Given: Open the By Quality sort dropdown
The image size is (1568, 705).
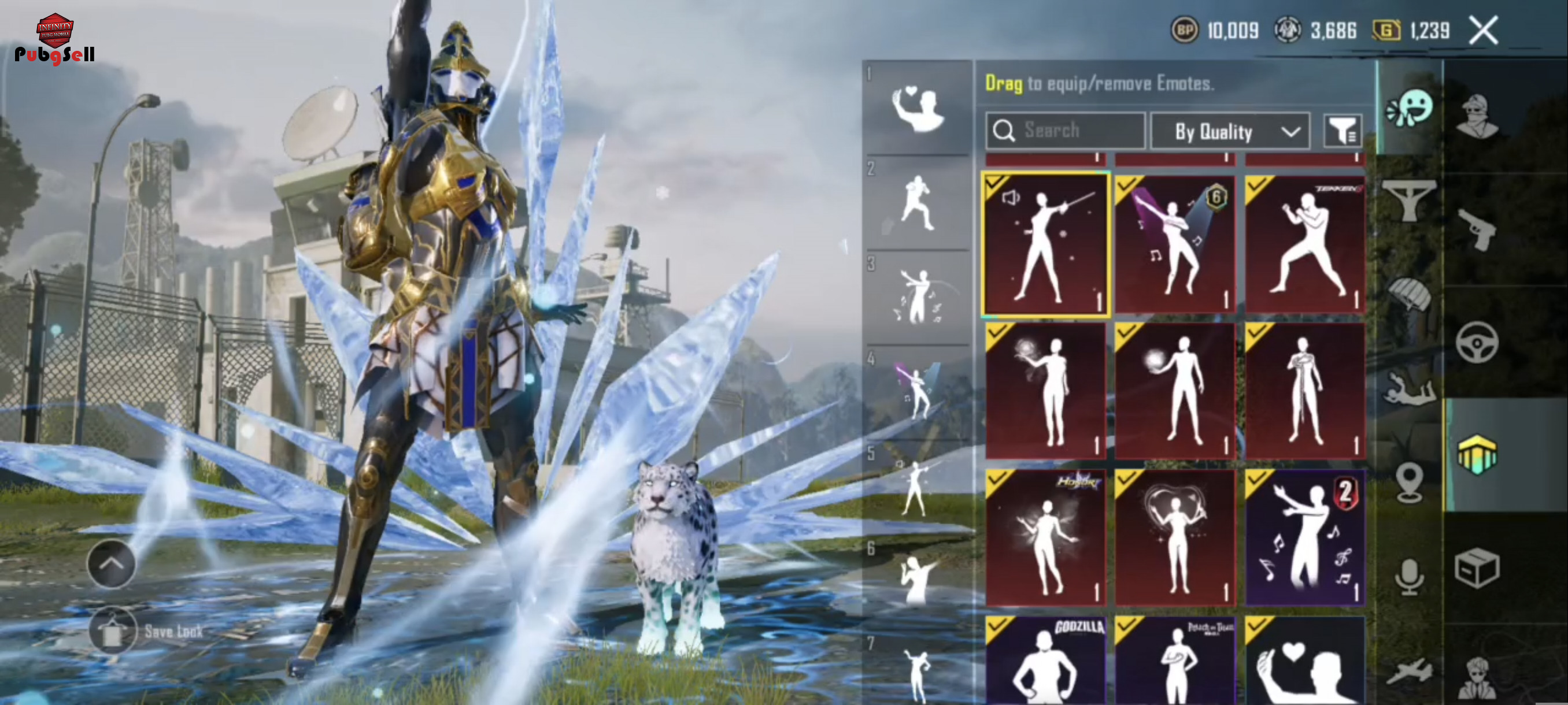Looking at the screenshot, I should point(1230,131).
